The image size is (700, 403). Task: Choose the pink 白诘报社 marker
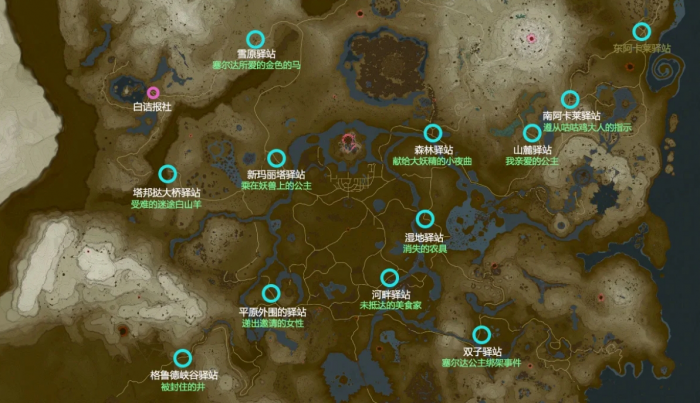tap(153, 93)
